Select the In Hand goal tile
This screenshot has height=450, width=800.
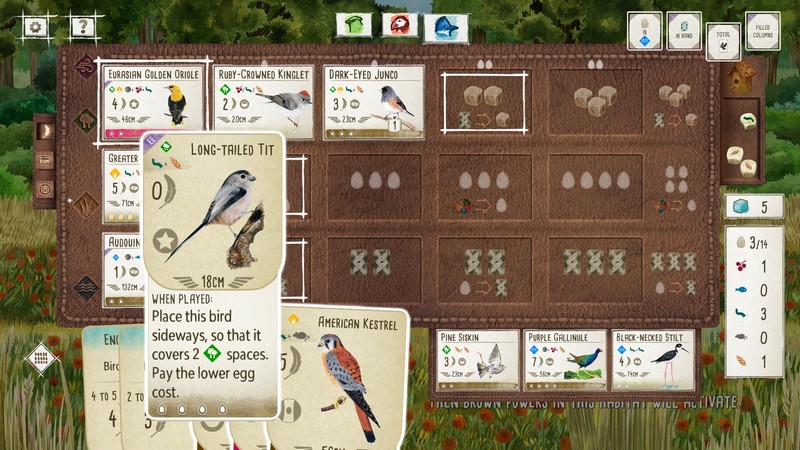(x=684, y=31)
